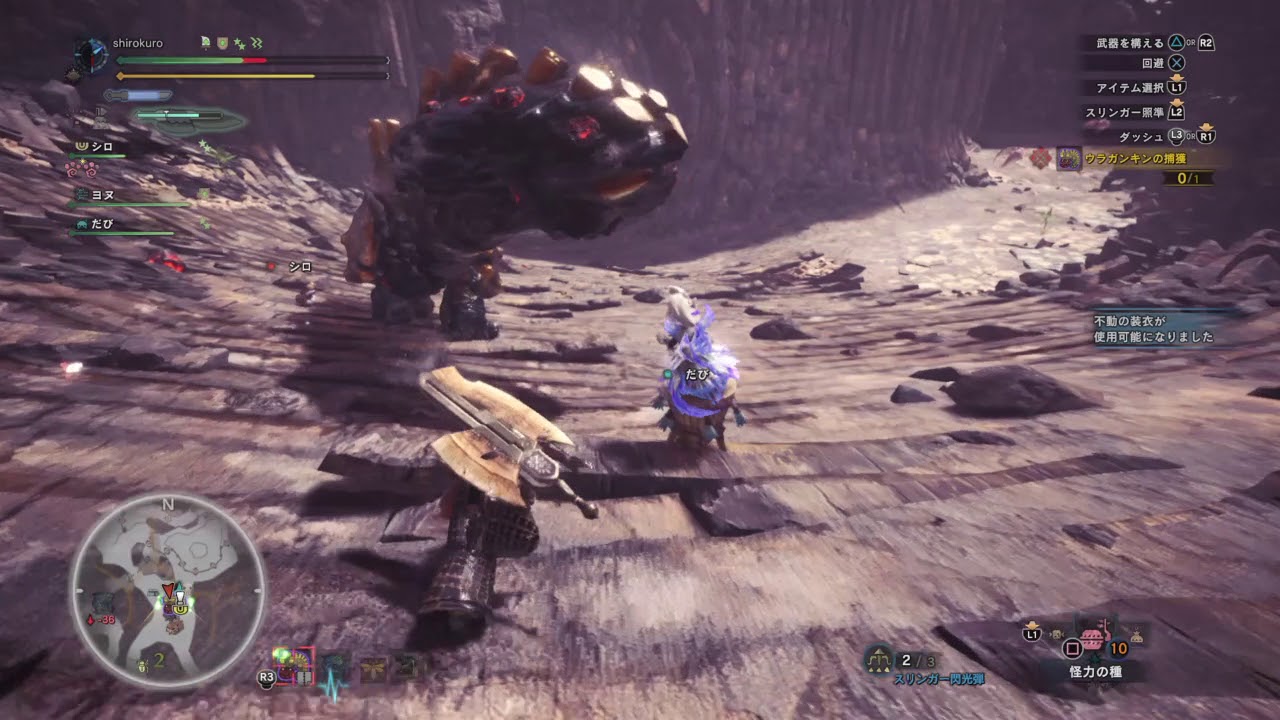Toggle the △ weapon draw button prompt
Screen dimensions: 1280x720
[1176, 42]
